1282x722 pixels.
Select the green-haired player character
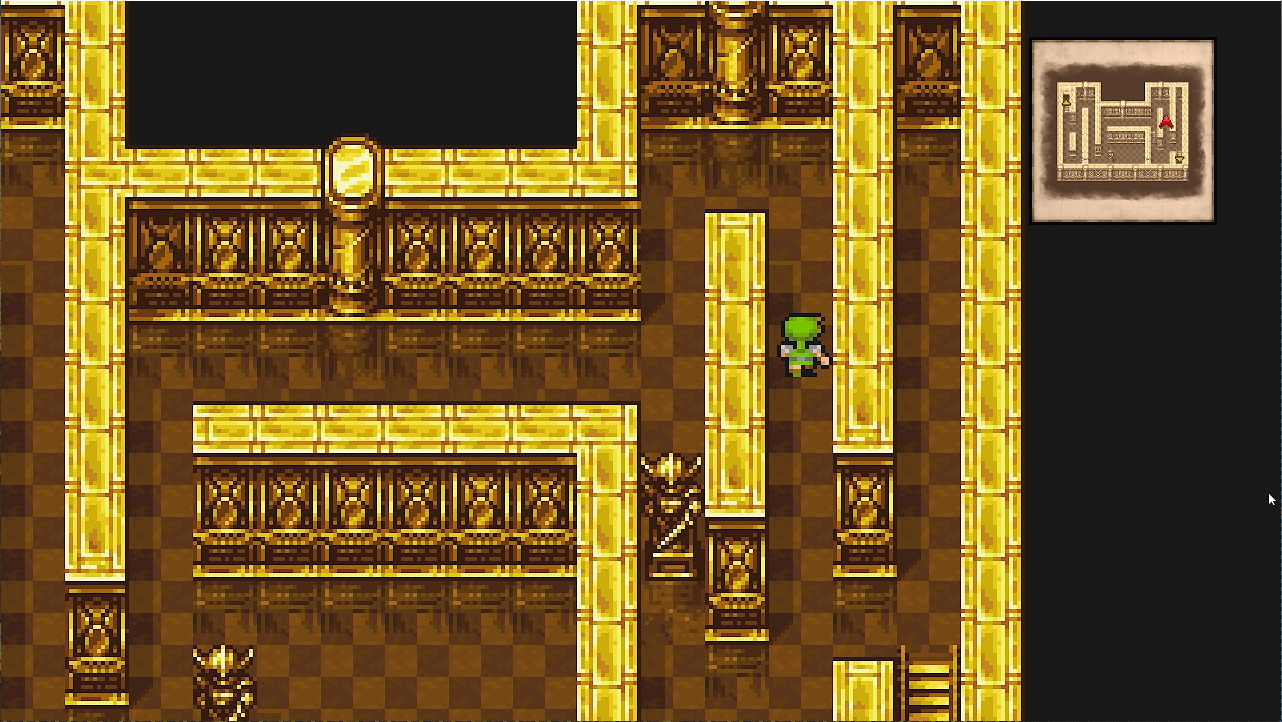tap(803, 345)
